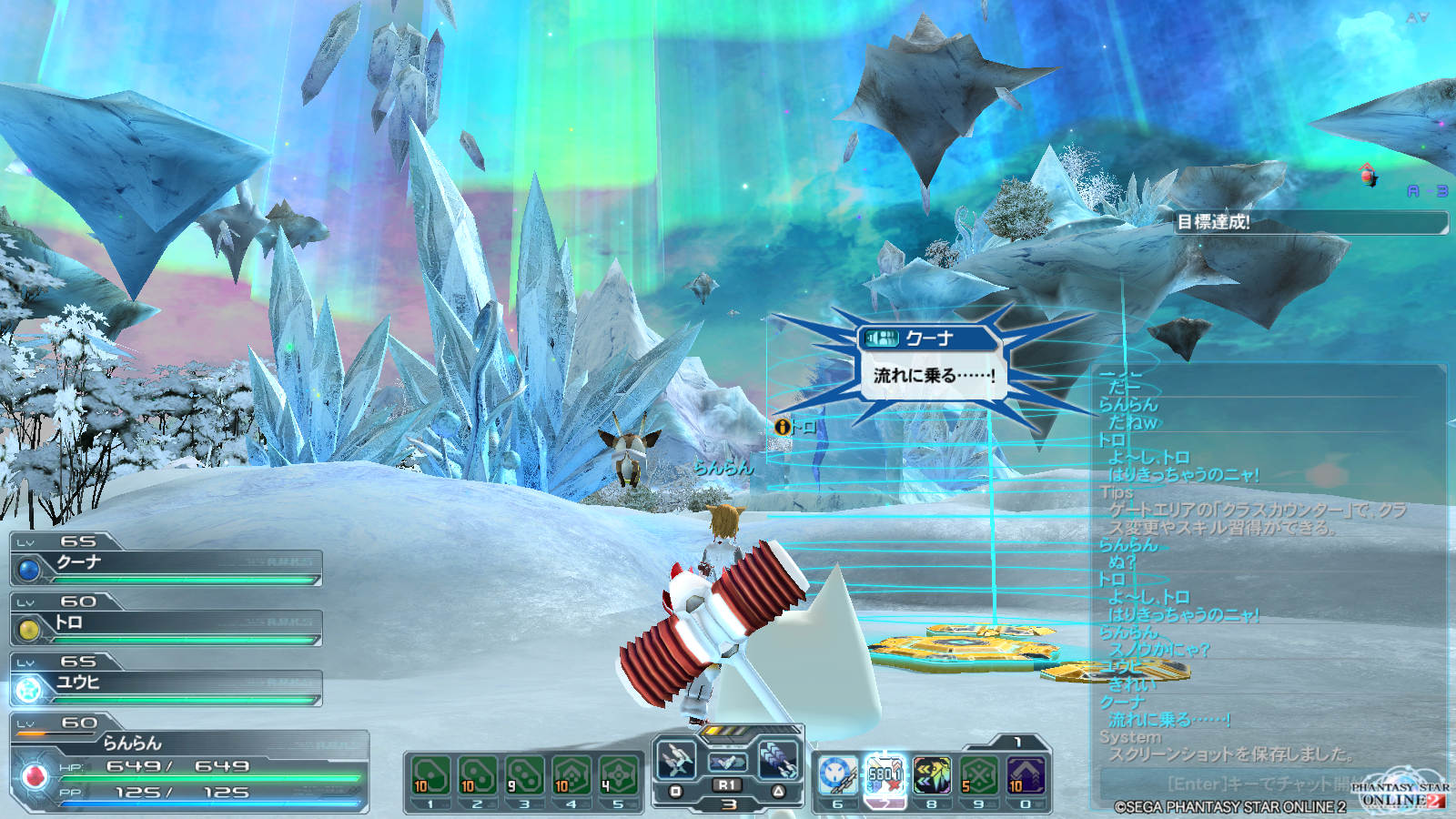The height and width of the screenshot is (819, 1456).
Task: Use the blue chain skill in slot 6
Action: point(837,775)
